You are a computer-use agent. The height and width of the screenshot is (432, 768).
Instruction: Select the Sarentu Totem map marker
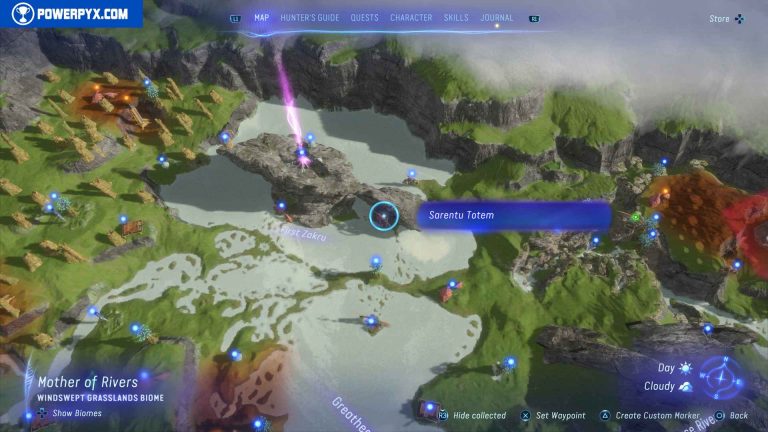384,215
